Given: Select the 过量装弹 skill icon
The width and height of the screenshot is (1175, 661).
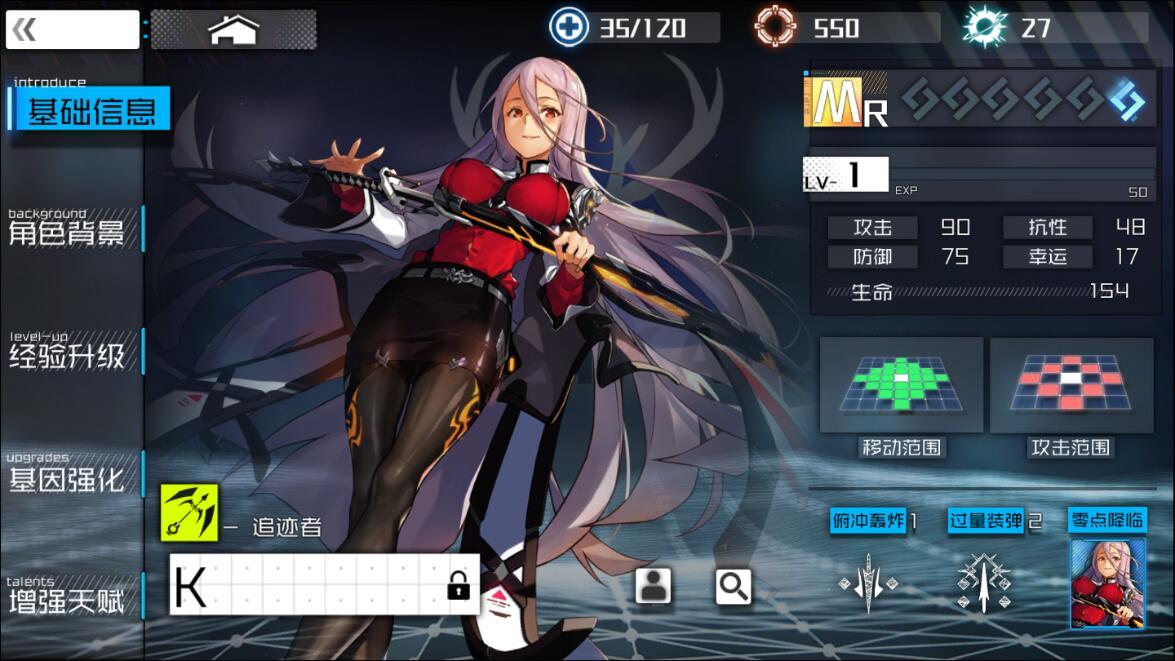Looking at the screenshot, I should point(983,582).
